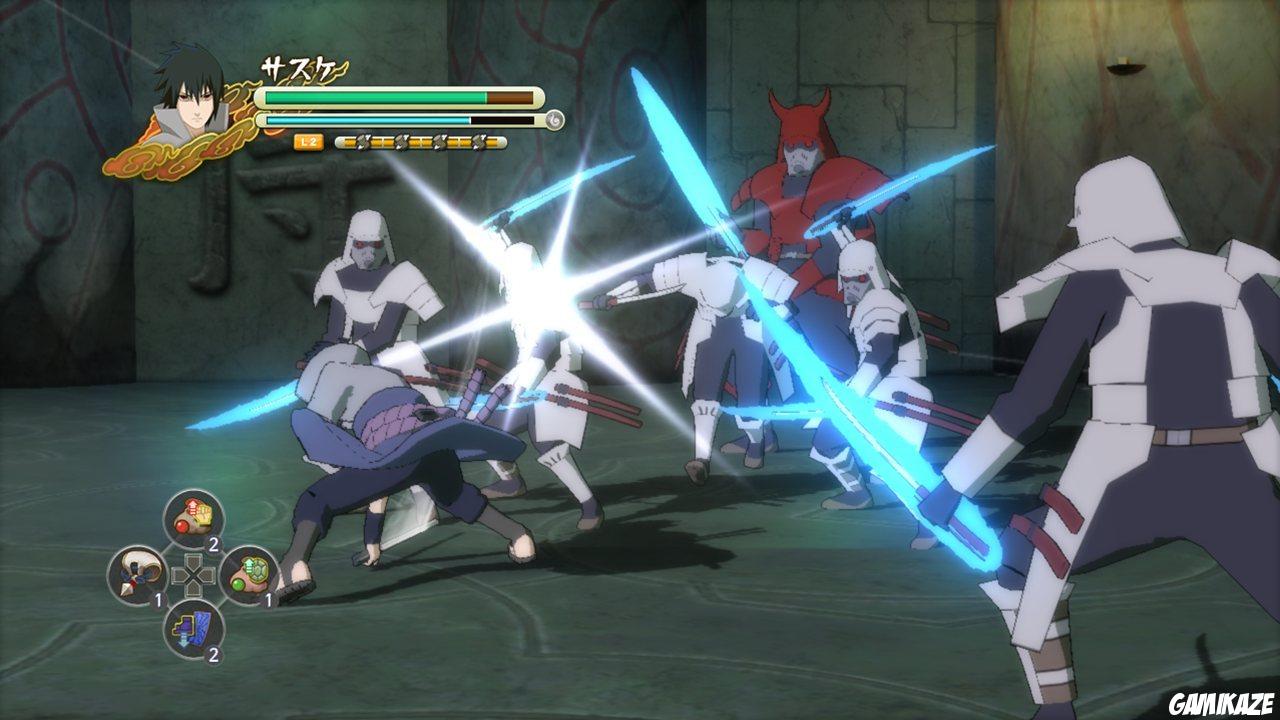Expand the item count badge showing 2
The image size is (1280, 720).
pos(213,545)
